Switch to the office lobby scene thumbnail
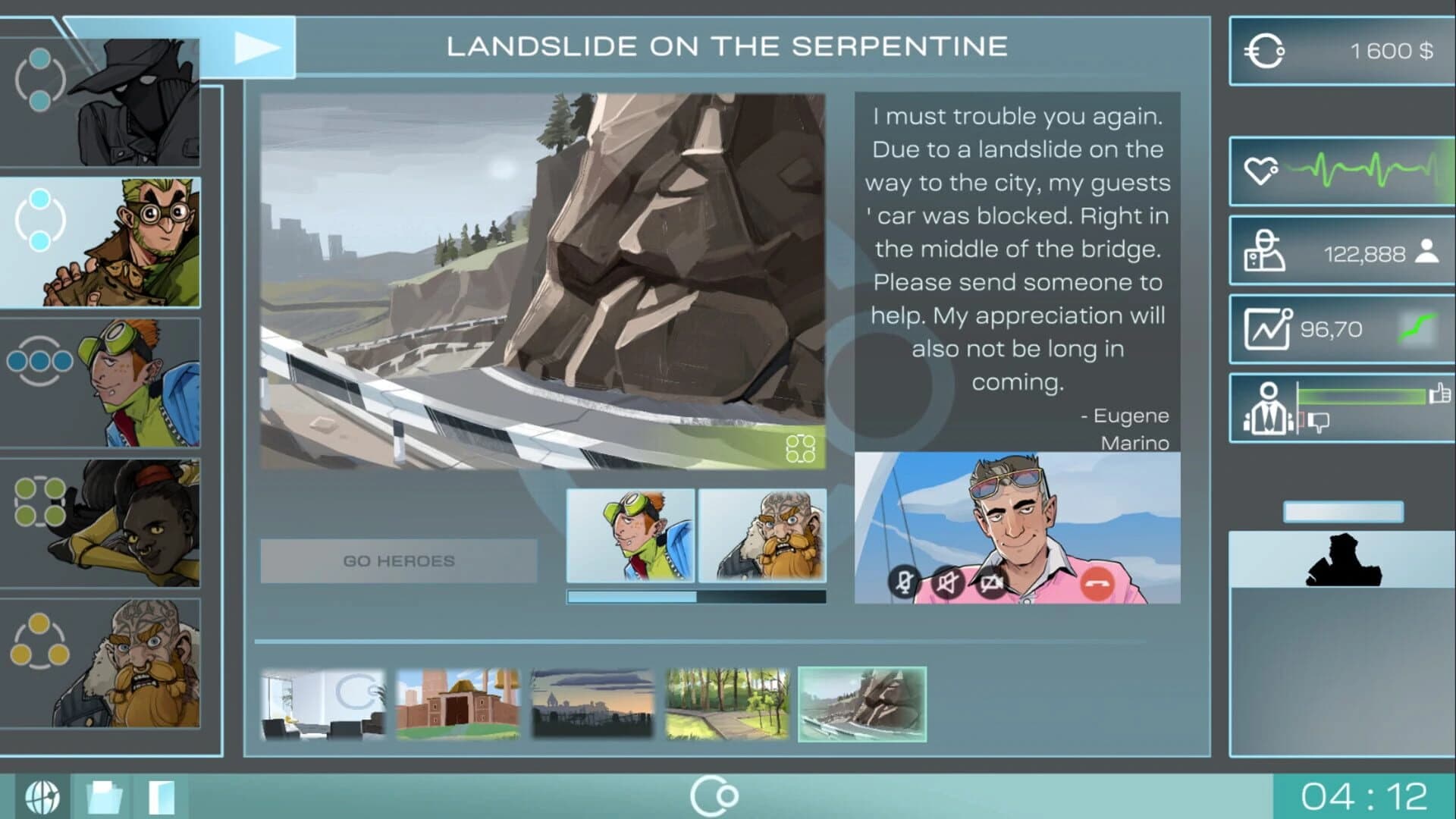Viewport: 1456px width, 819px height. point(322,702)
